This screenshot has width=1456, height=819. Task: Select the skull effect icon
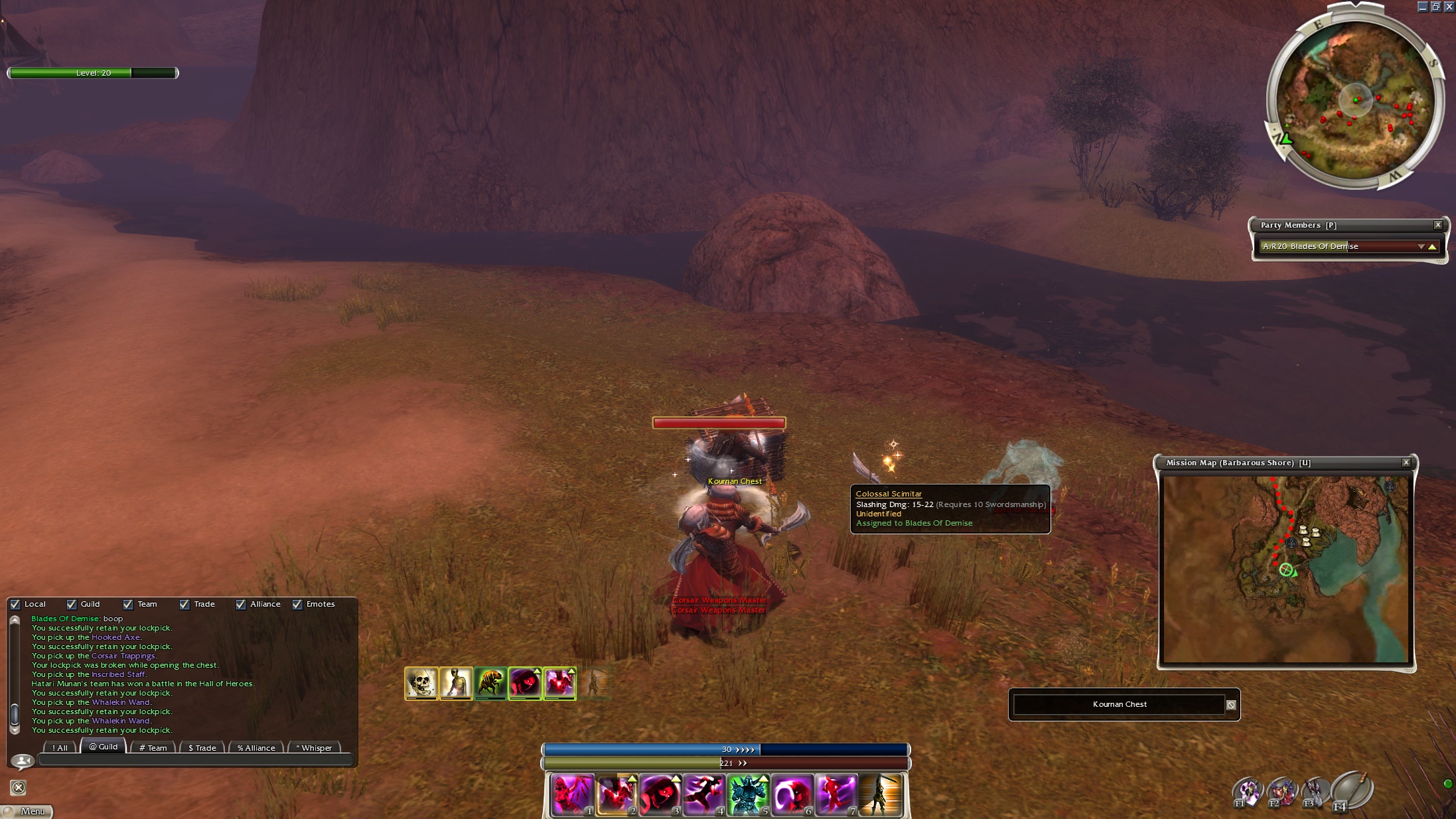(421, 683)
